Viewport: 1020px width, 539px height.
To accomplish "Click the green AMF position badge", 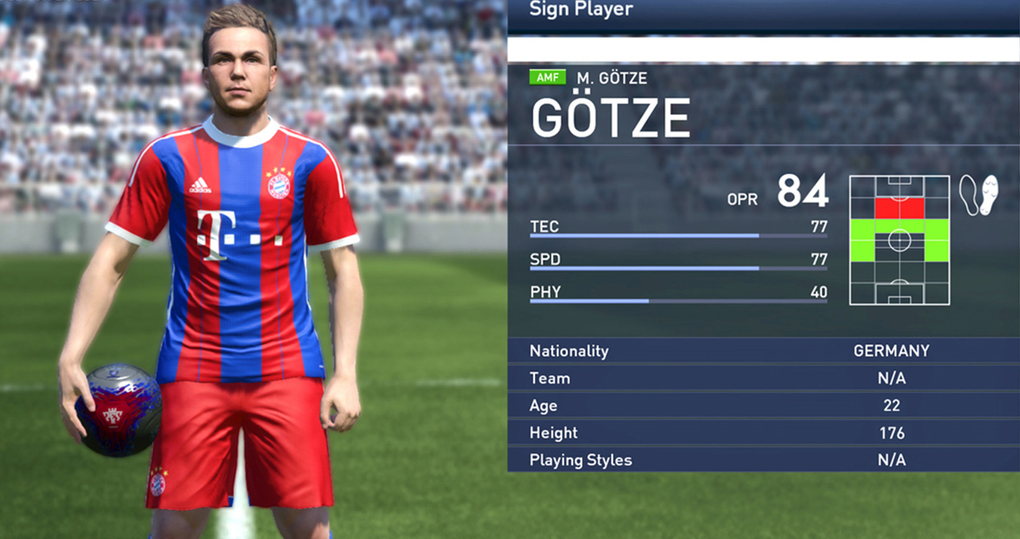I will [x=548, y=78].
